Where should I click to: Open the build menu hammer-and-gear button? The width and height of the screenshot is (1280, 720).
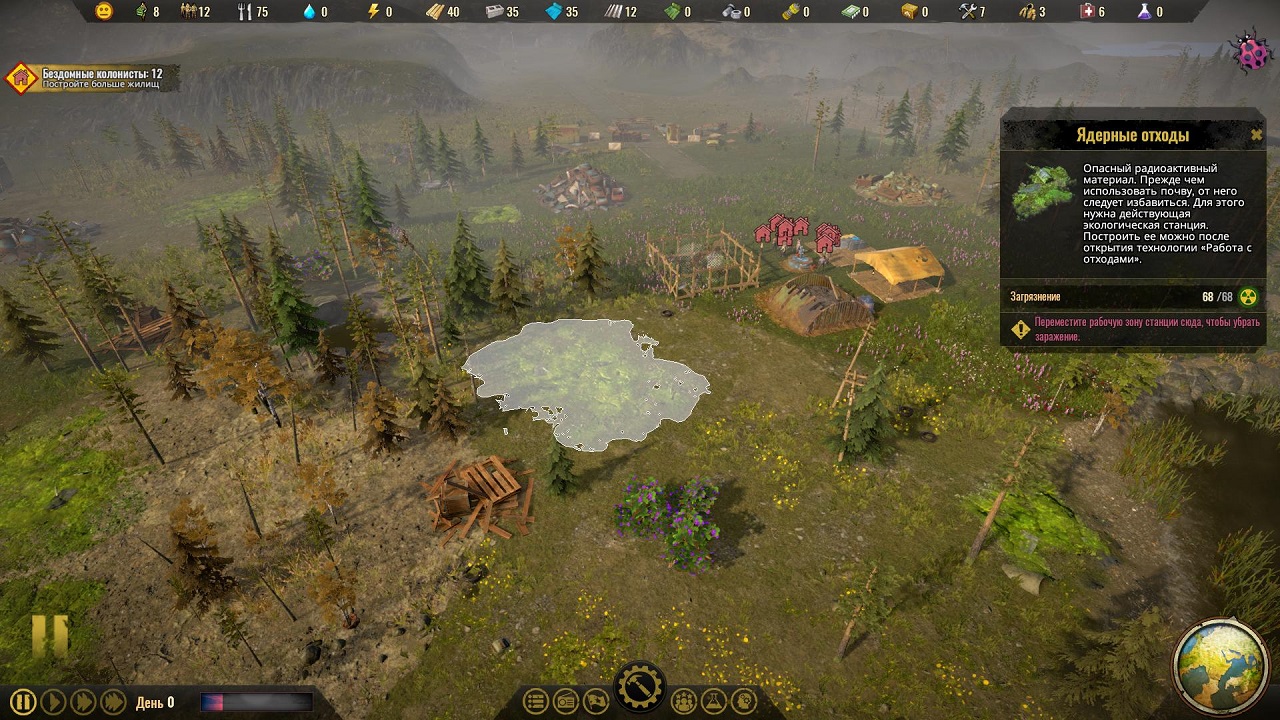pyautogui.click(x=638, y=688)
